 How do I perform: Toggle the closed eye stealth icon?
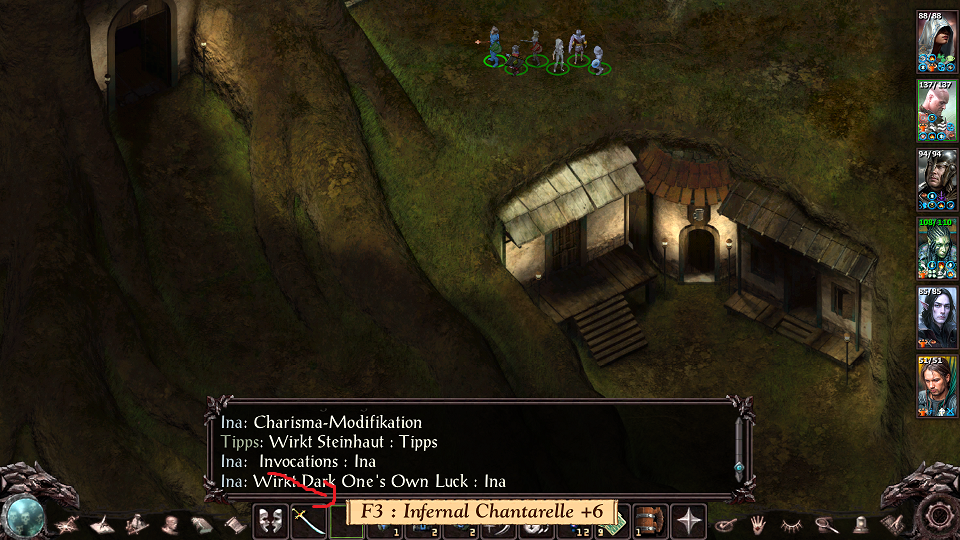coord(792,522)
